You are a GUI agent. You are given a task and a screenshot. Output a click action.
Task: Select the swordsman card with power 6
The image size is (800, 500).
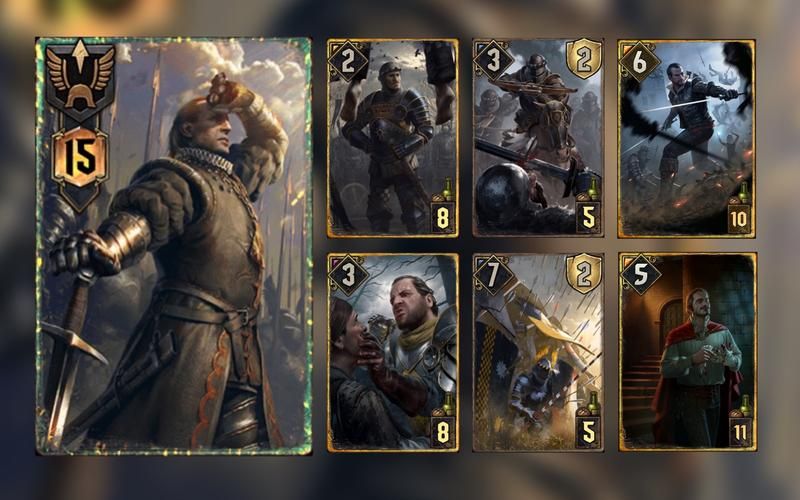pyautogui.click(x=685, y=138)
